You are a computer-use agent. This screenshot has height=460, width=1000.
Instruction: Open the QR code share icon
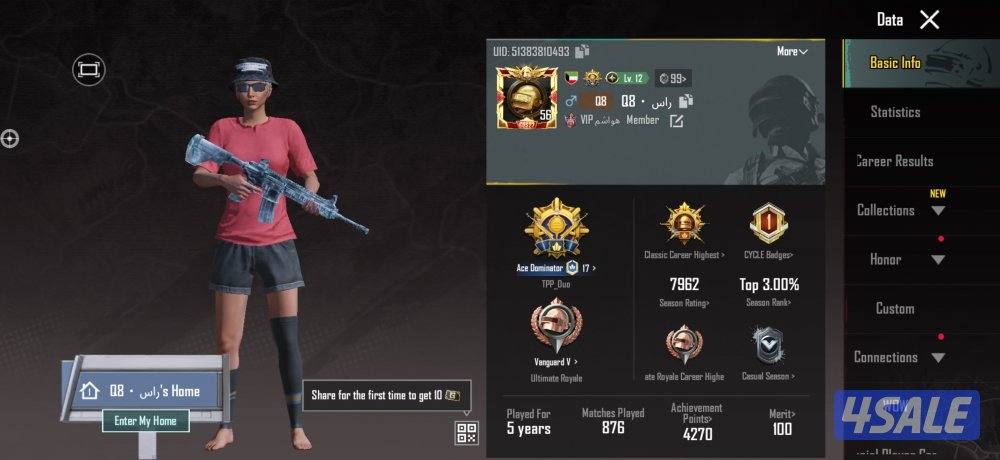coord(466,432)
